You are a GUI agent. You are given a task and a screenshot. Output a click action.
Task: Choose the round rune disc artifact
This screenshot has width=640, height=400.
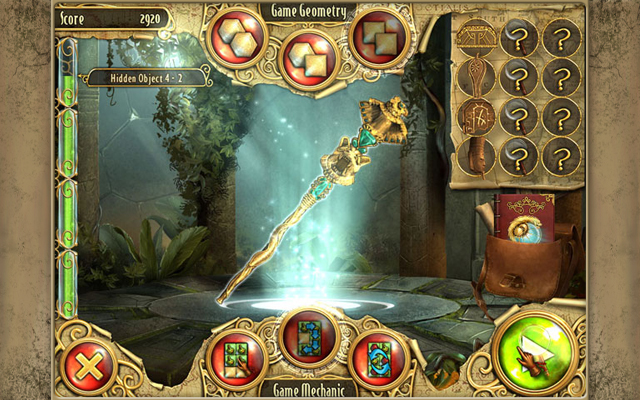(478, 116)
